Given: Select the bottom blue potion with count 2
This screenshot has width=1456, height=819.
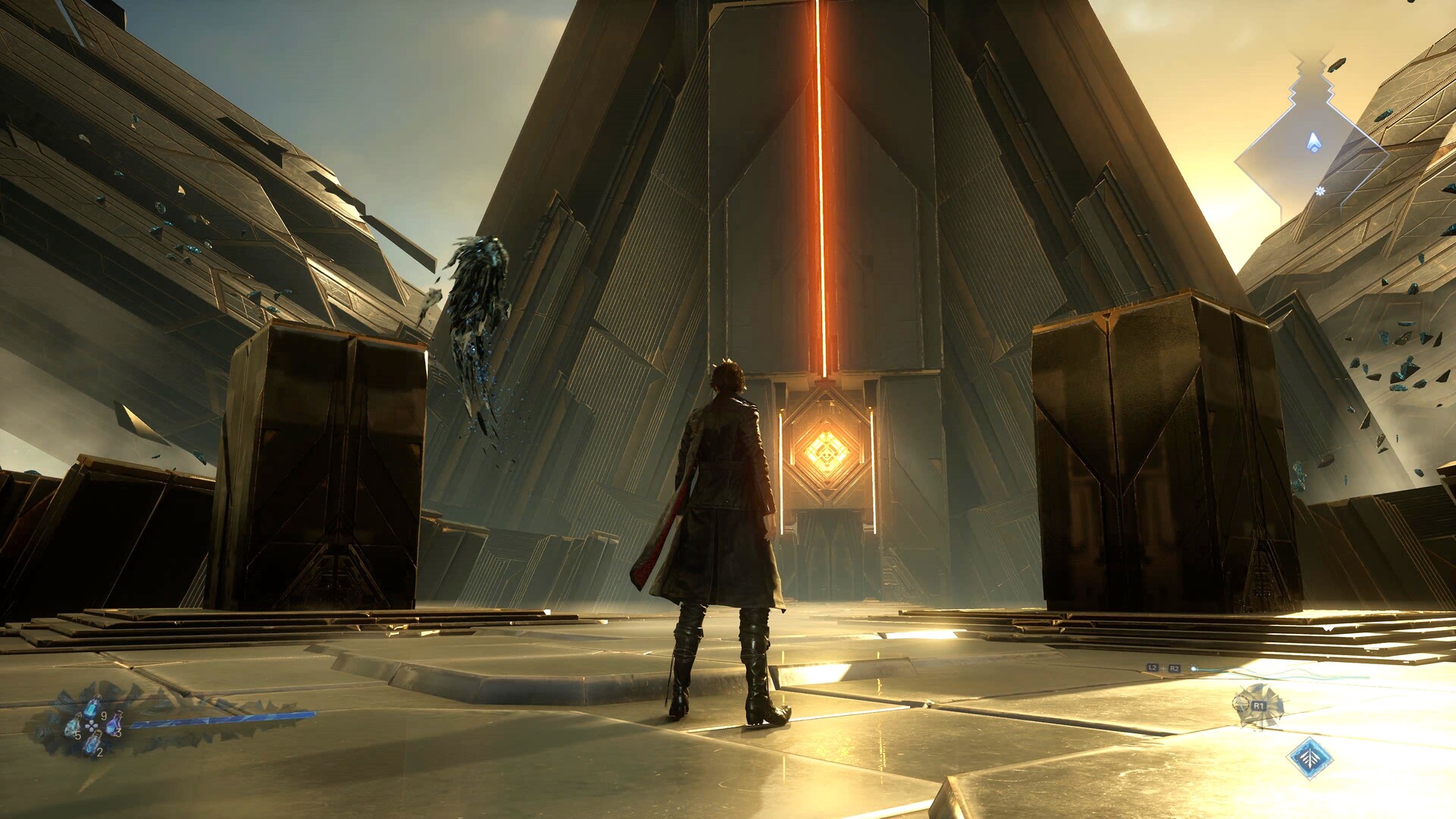Looking at the screenshot, I should point(92,745).
